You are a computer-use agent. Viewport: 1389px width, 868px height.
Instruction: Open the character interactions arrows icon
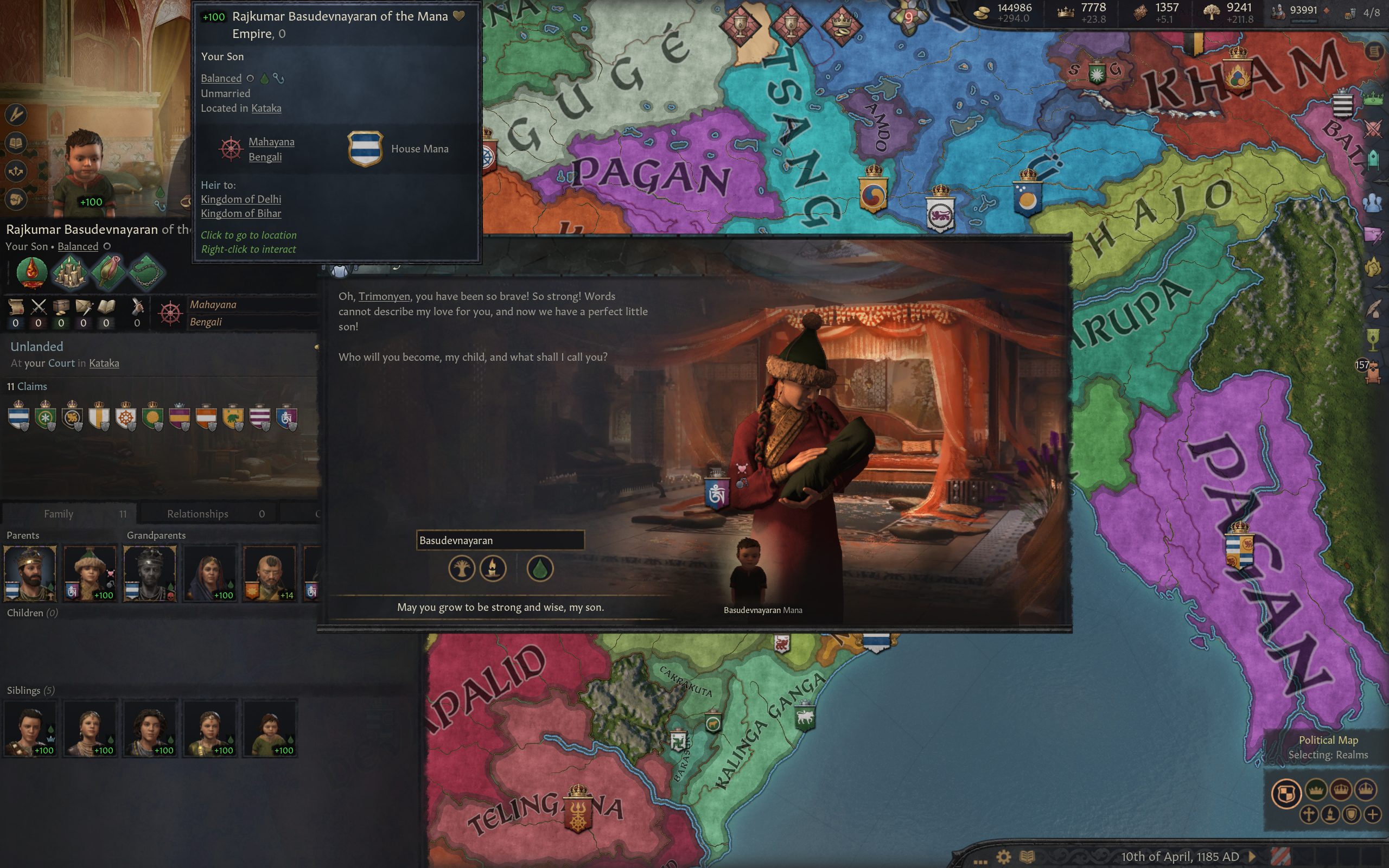[x=16, y=170]
